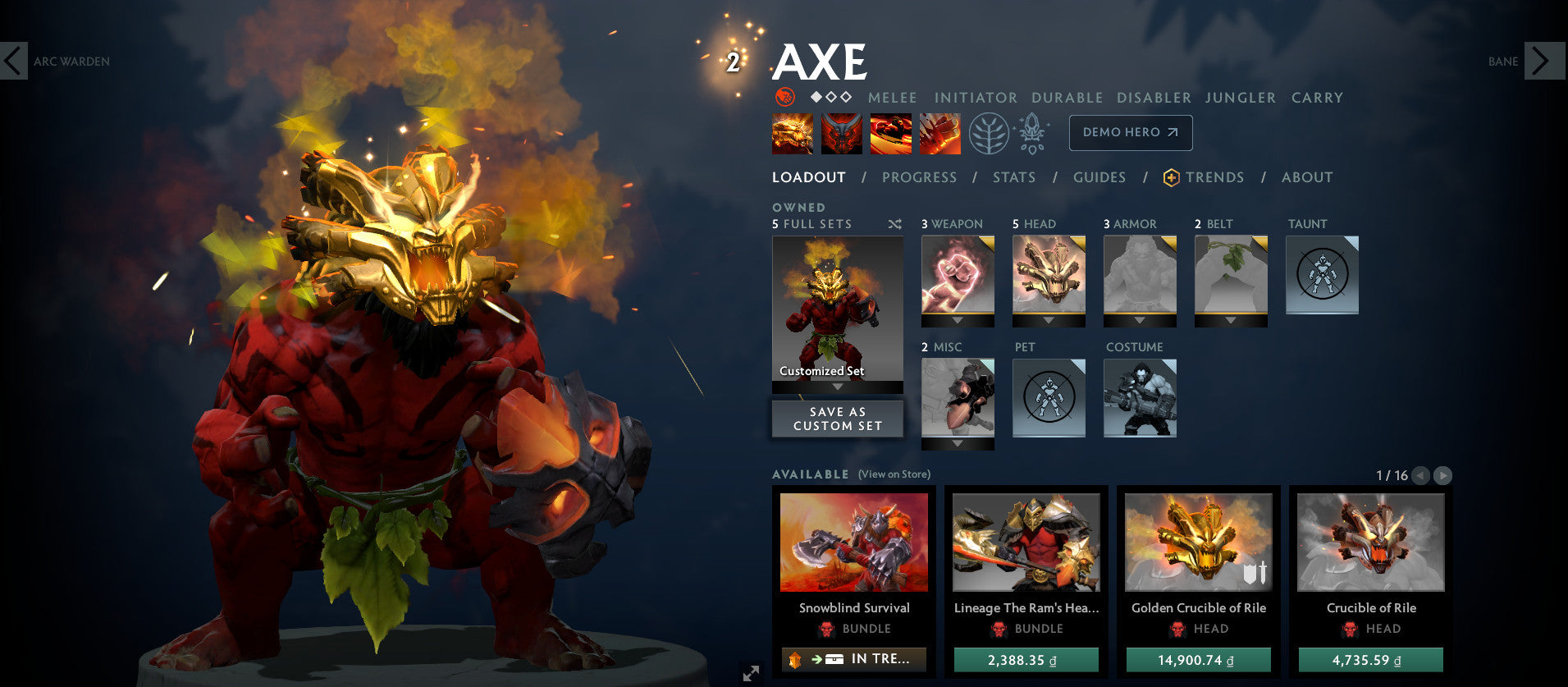
Task: Click the expand portrait icon in bottom-left
Action: coord(749,674)
